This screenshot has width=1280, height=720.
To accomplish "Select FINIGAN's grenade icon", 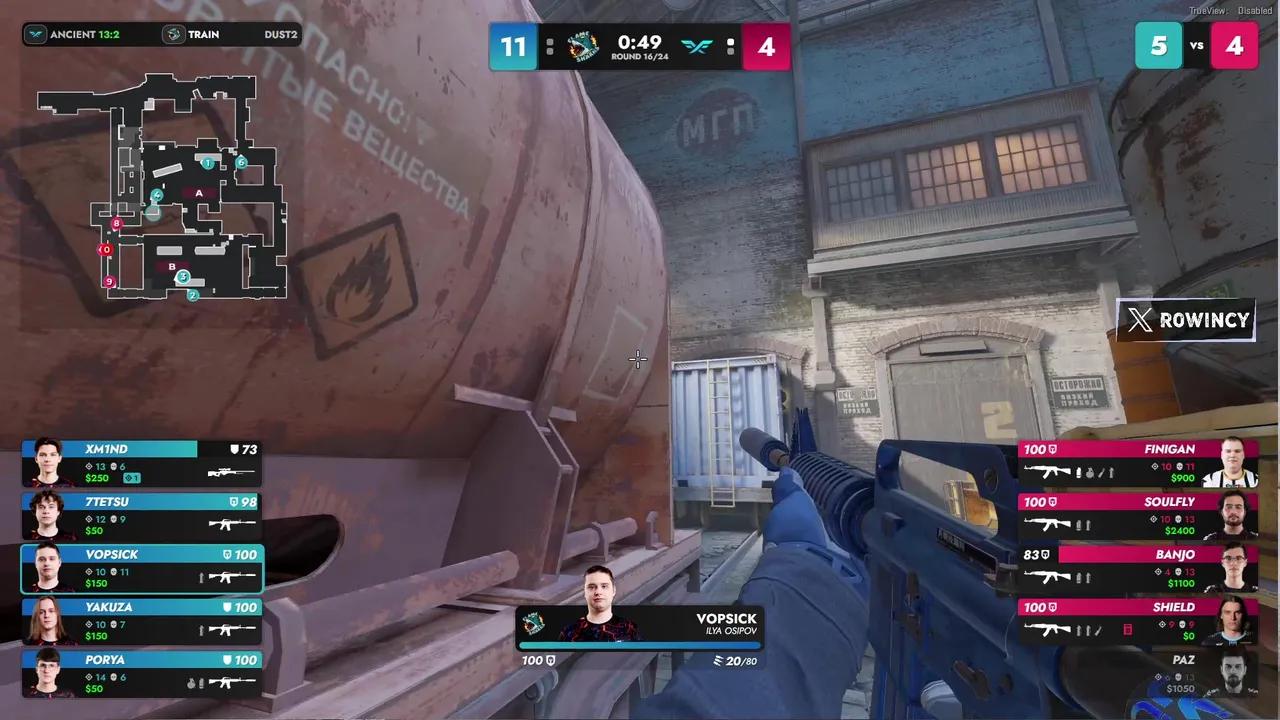I will coord(1090,473).
